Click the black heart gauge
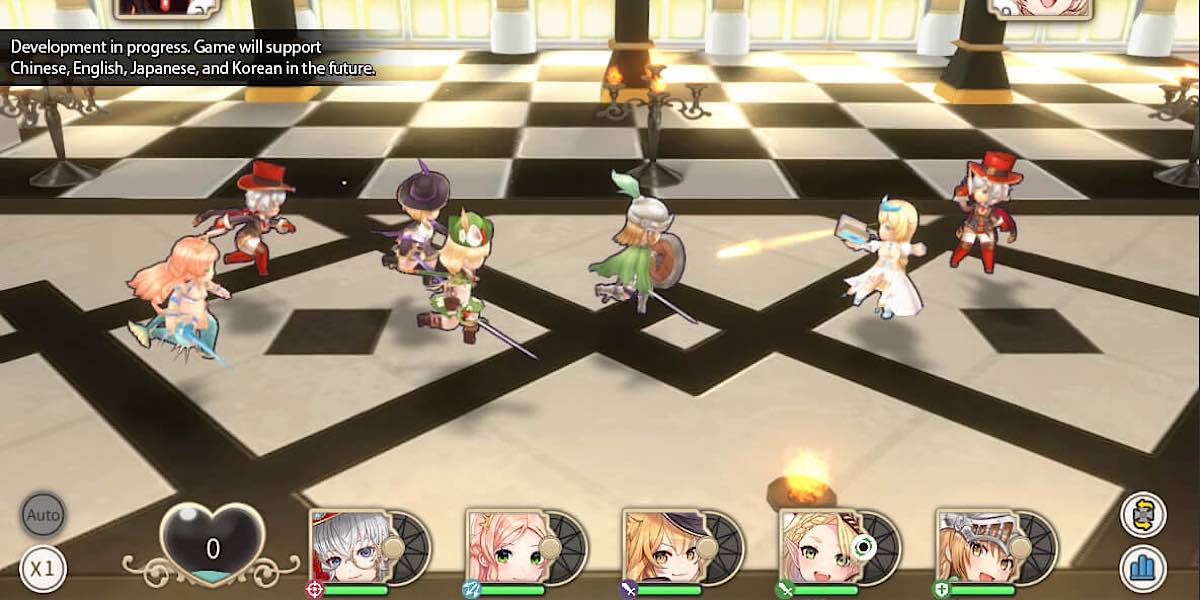 tap(213, 545)
